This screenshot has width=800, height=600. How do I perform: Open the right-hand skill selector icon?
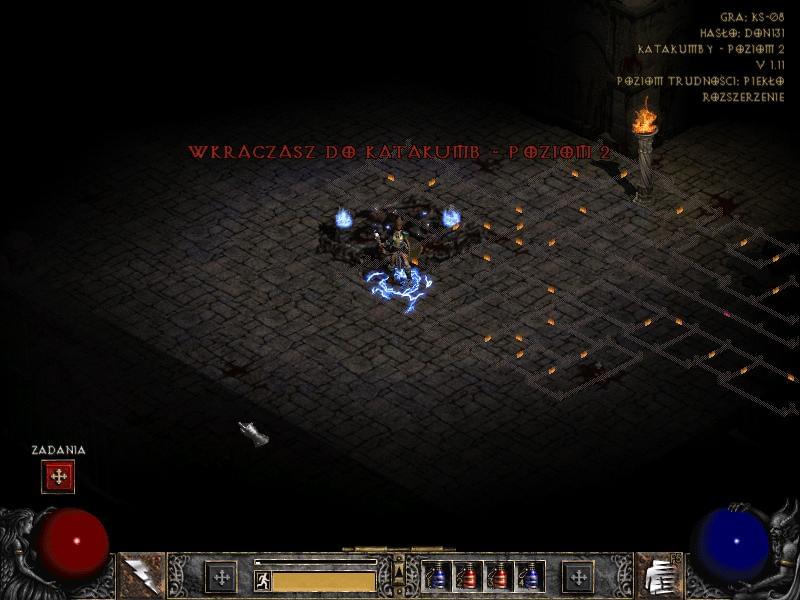(x=657, y=576)
